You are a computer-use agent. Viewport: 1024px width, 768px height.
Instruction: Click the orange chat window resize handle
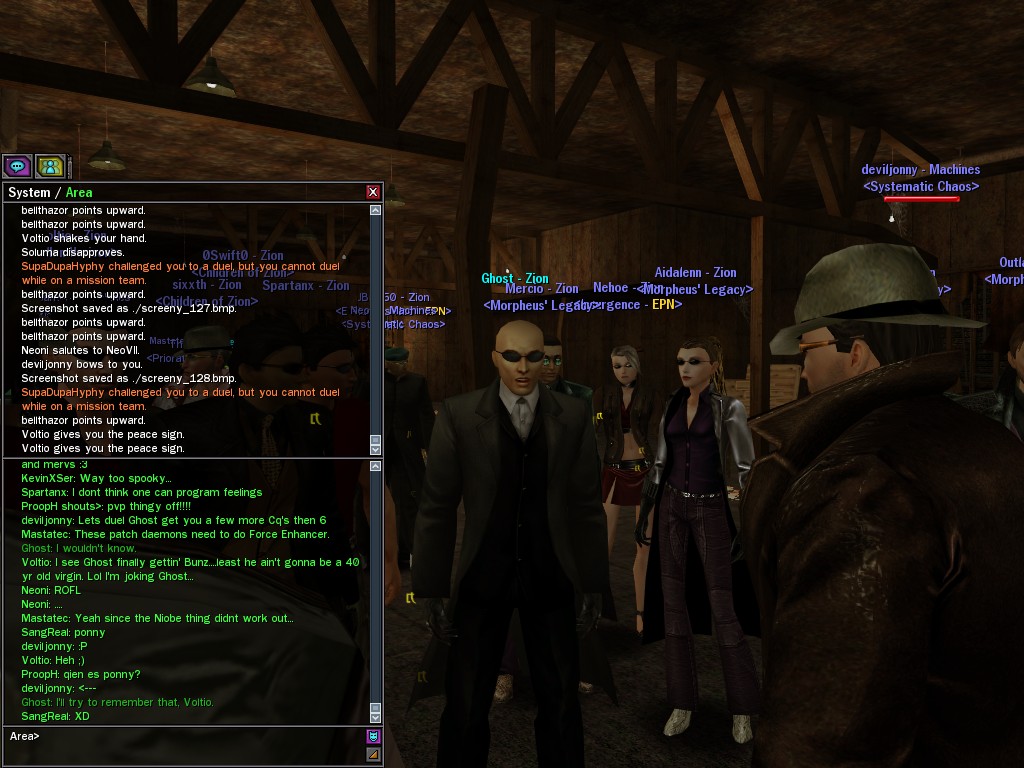[374, 754]
